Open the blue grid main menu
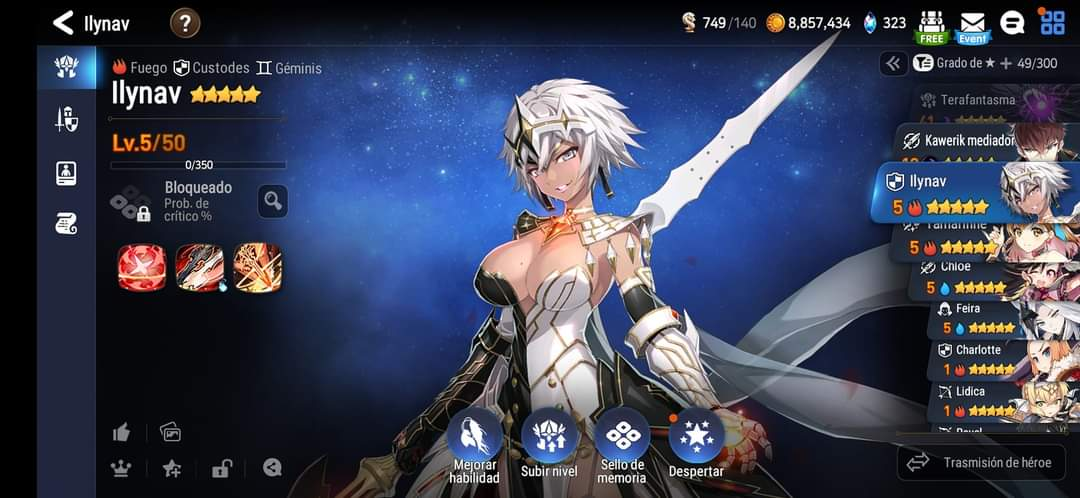This screenshot has width=1080, height=498. point(1052,22)
